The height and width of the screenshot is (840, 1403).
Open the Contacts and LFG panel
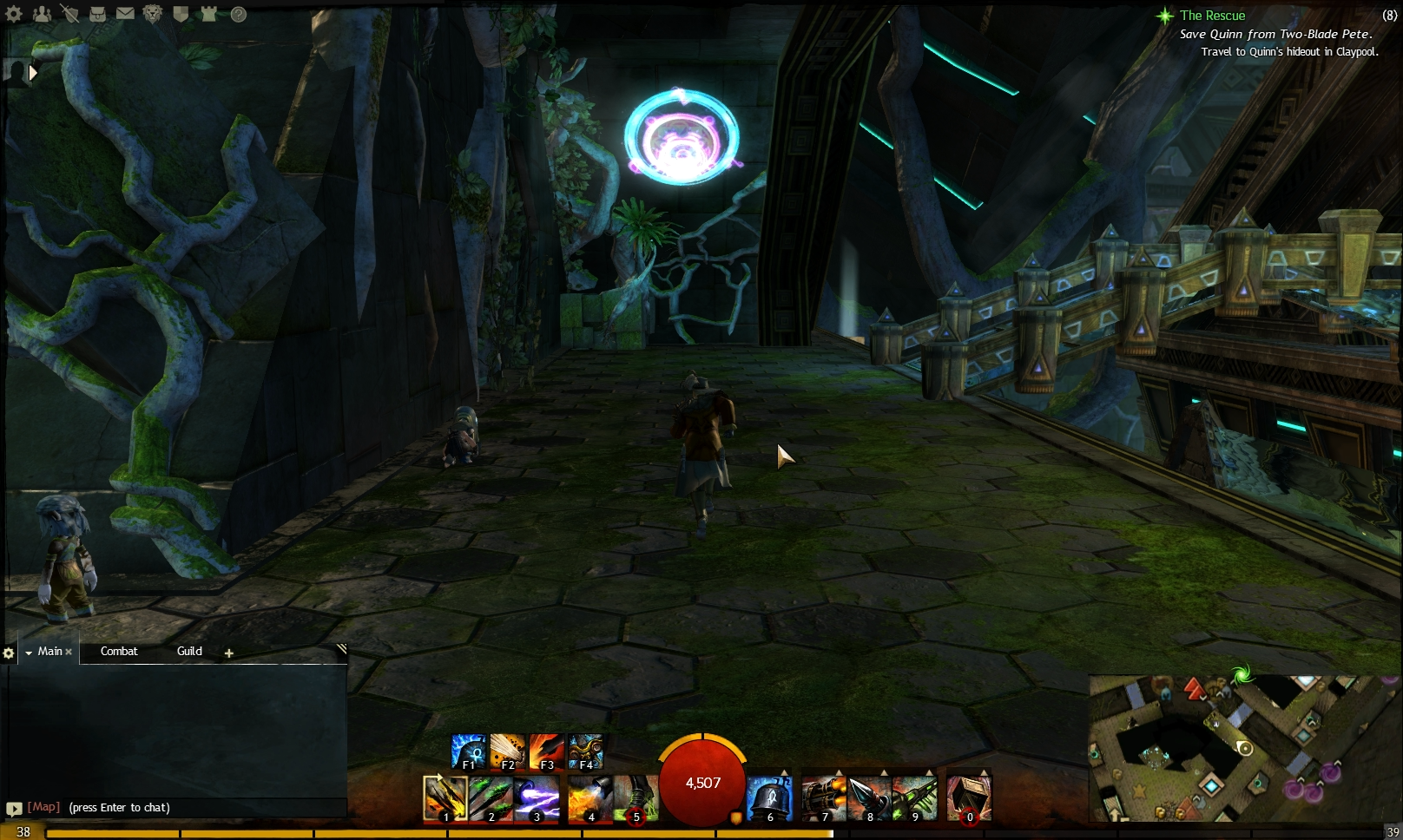pos(42,13)
